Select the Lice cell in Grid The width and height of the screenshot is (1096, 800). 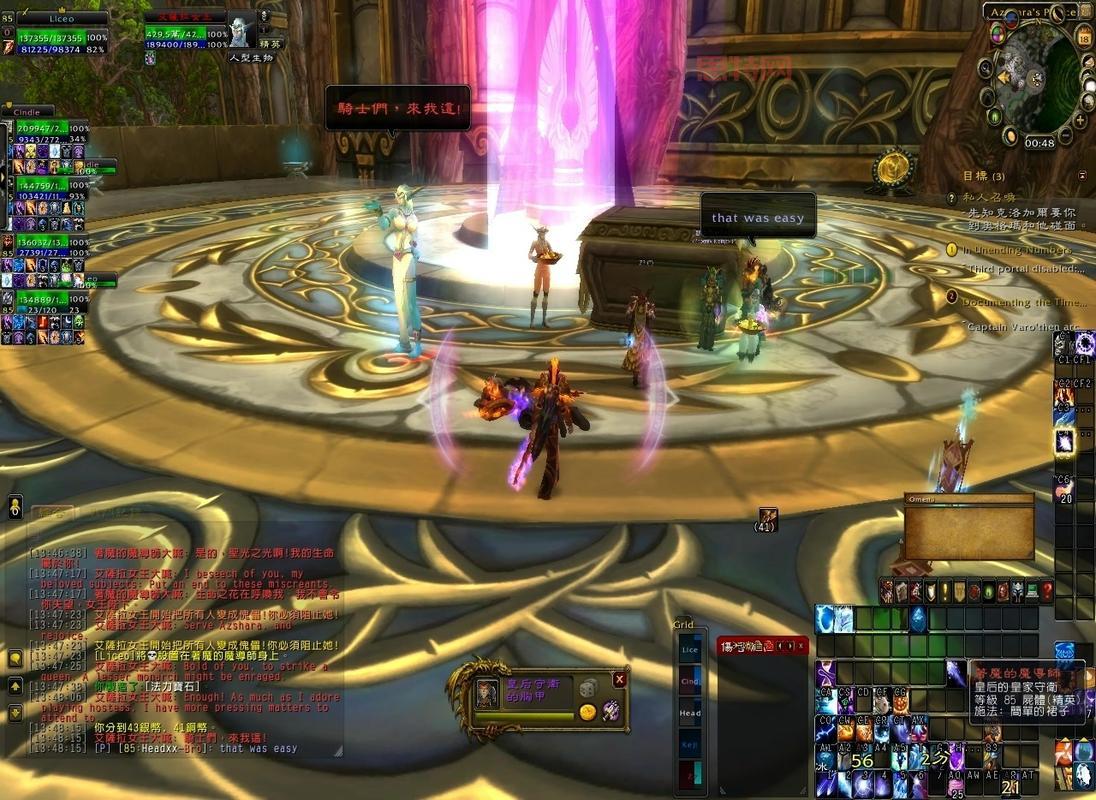[x=690, y=650]
